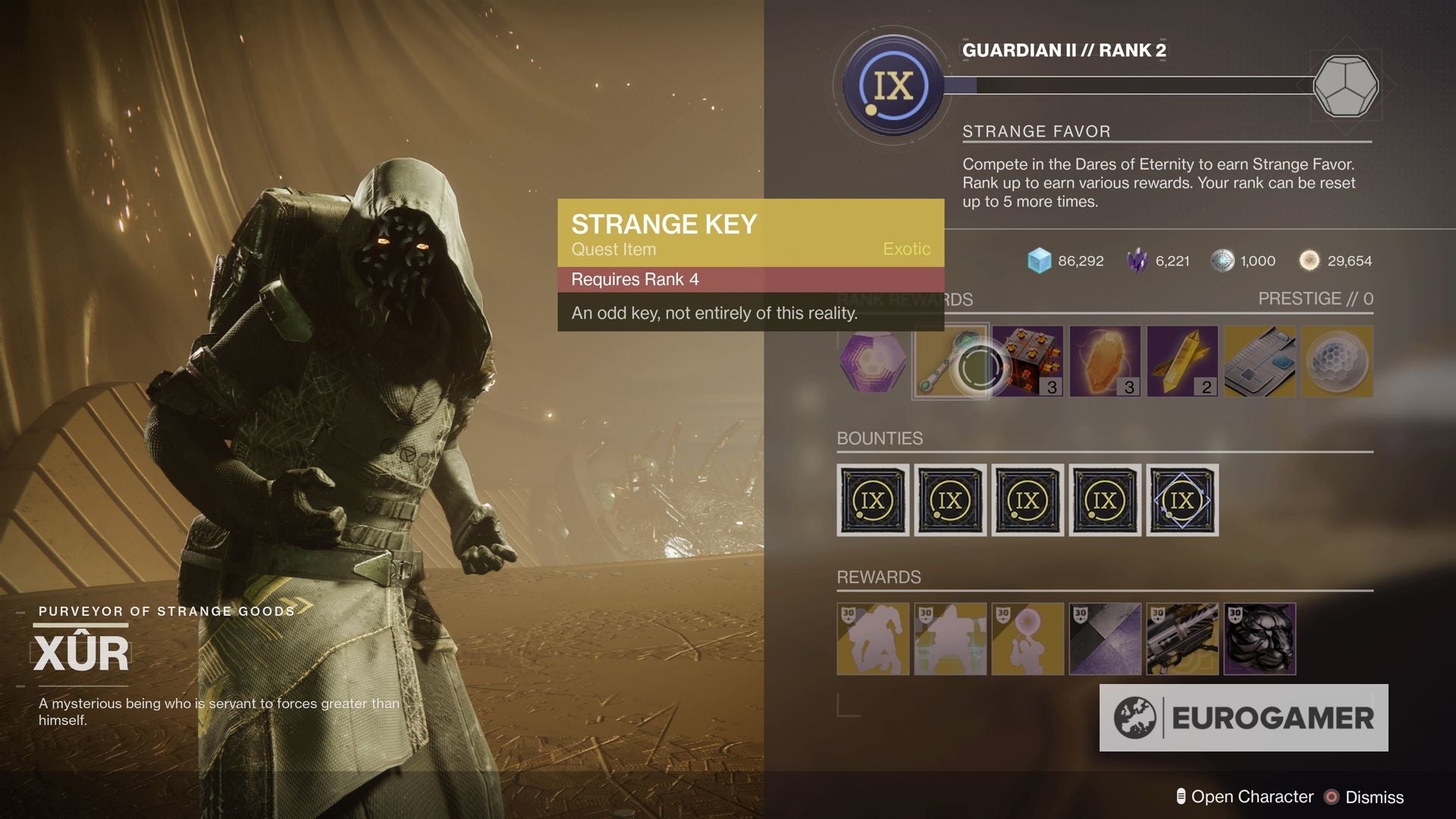
Task: Click the Treasure Key stack of three
Action: pyautogui.click(x=1028, y=361)
